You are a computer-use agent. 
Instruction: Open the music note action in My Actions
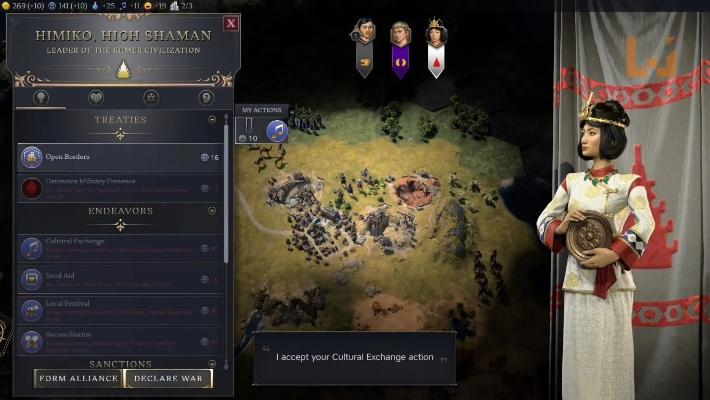tap(276, 131)
